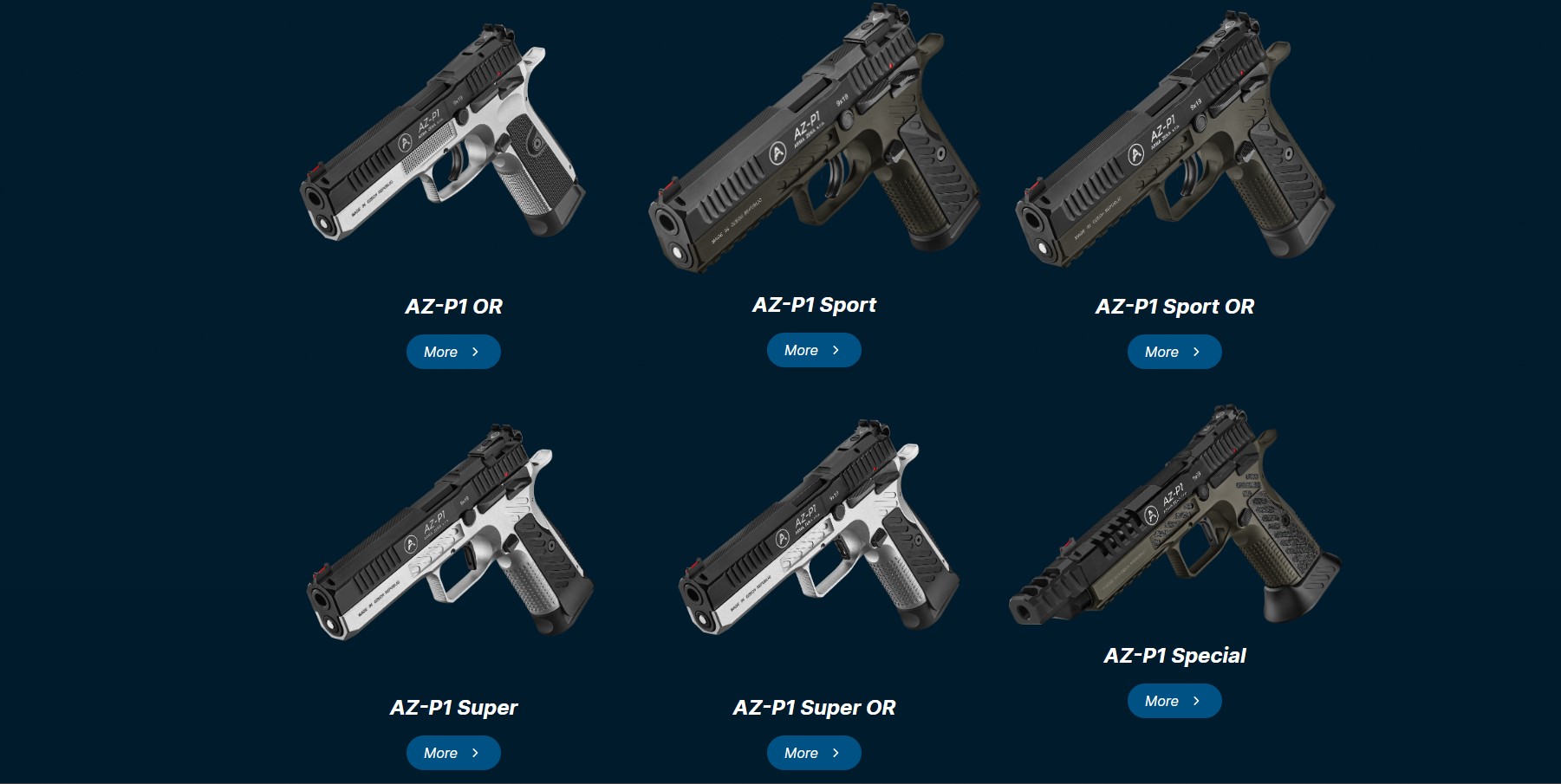Open the AZ-P1 Special title

click(1174, 656)
